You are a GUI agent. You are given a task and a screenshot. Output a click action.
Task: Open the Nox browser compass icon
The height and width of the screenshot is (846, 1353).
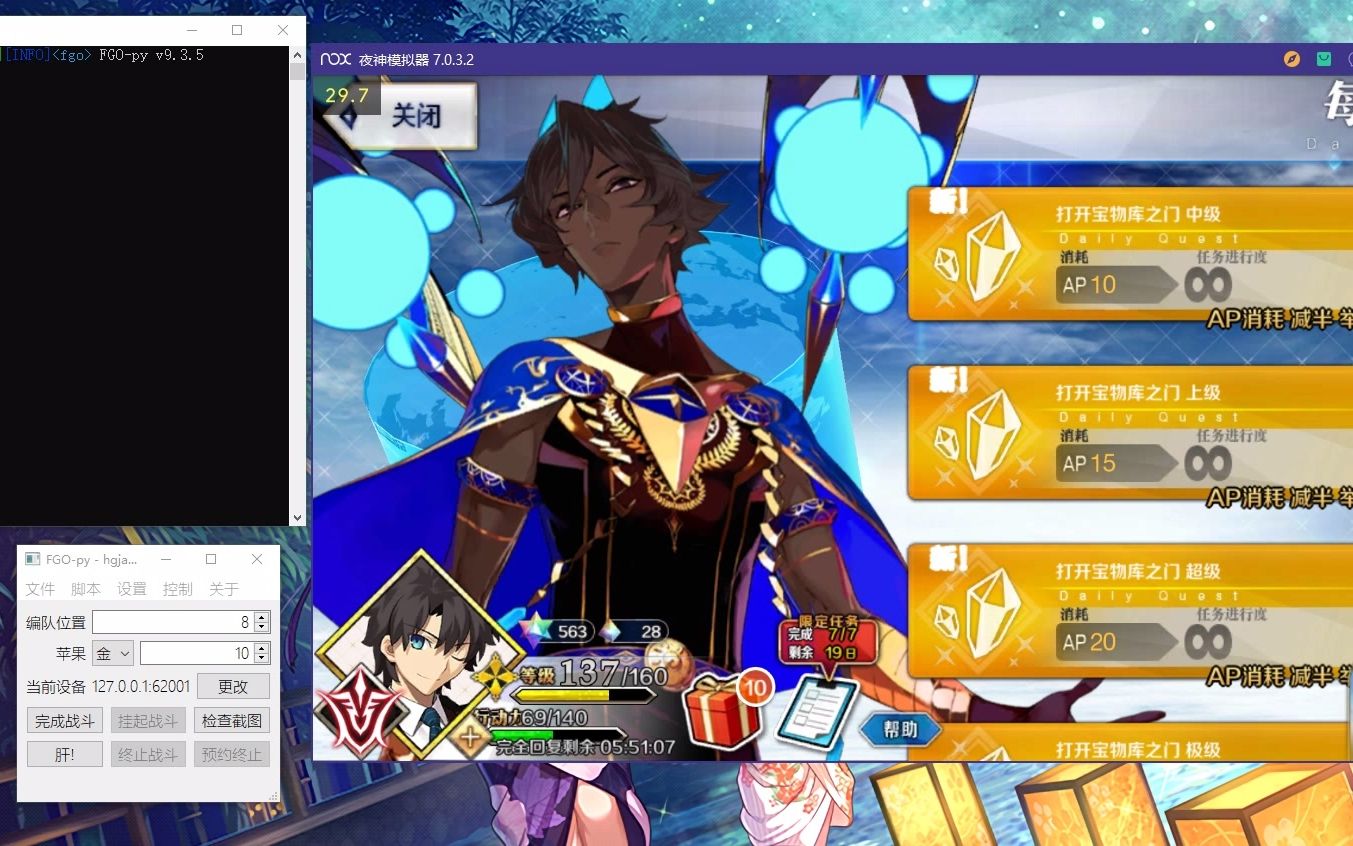pos(1290,59)
